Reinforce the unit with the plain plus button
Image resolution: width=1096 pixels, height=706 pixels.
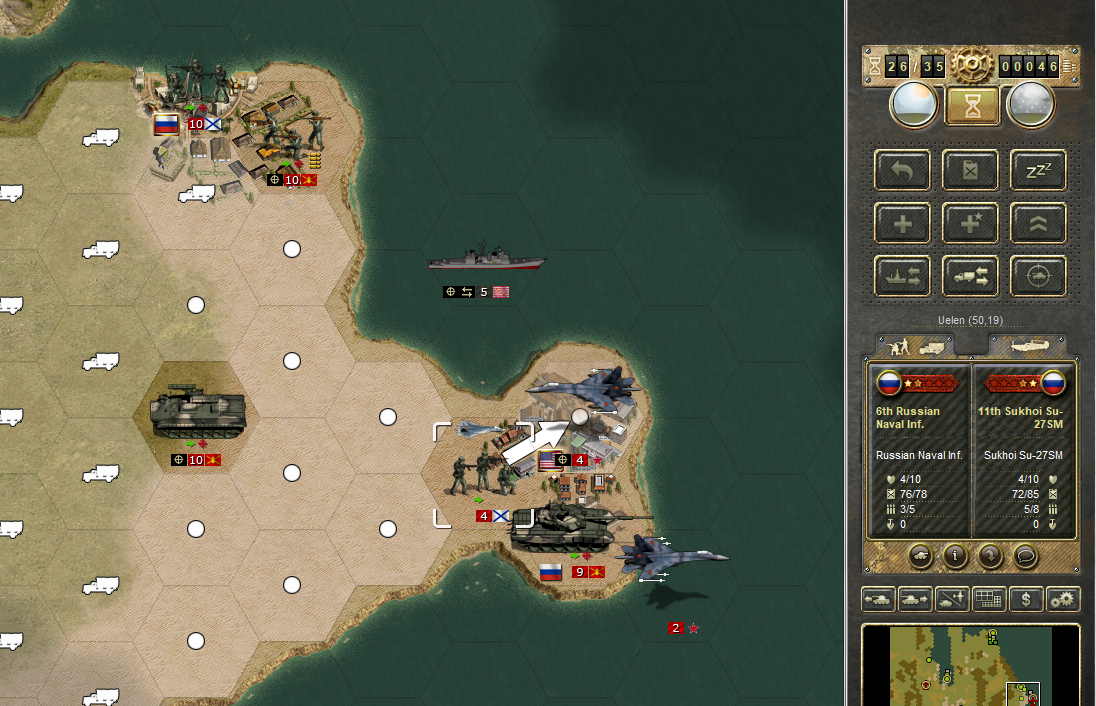point(902,224)
